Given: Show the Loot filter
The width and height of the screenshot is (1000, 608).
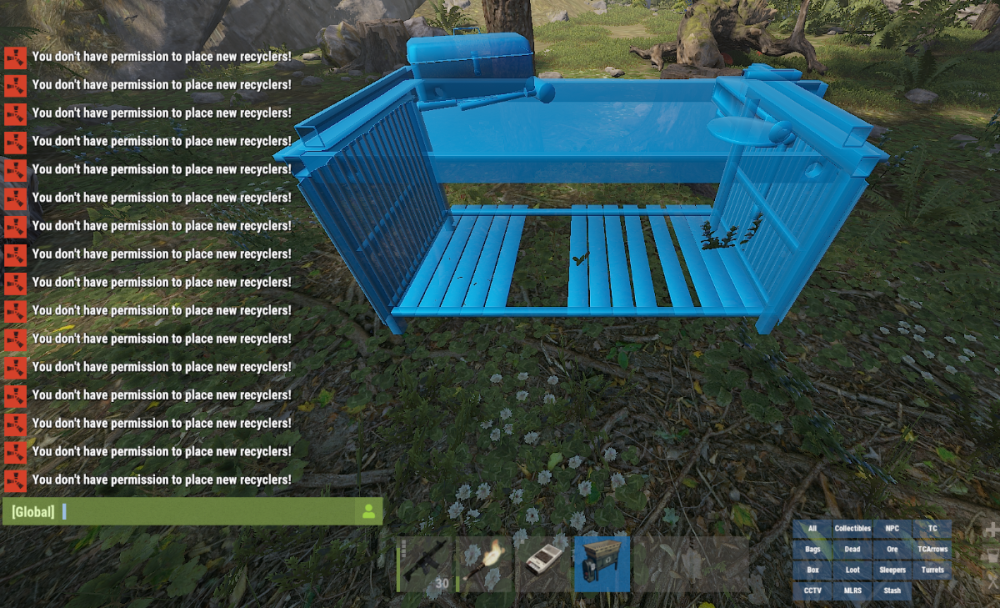Looking at the screenshot, I should [x=853, y=570].
